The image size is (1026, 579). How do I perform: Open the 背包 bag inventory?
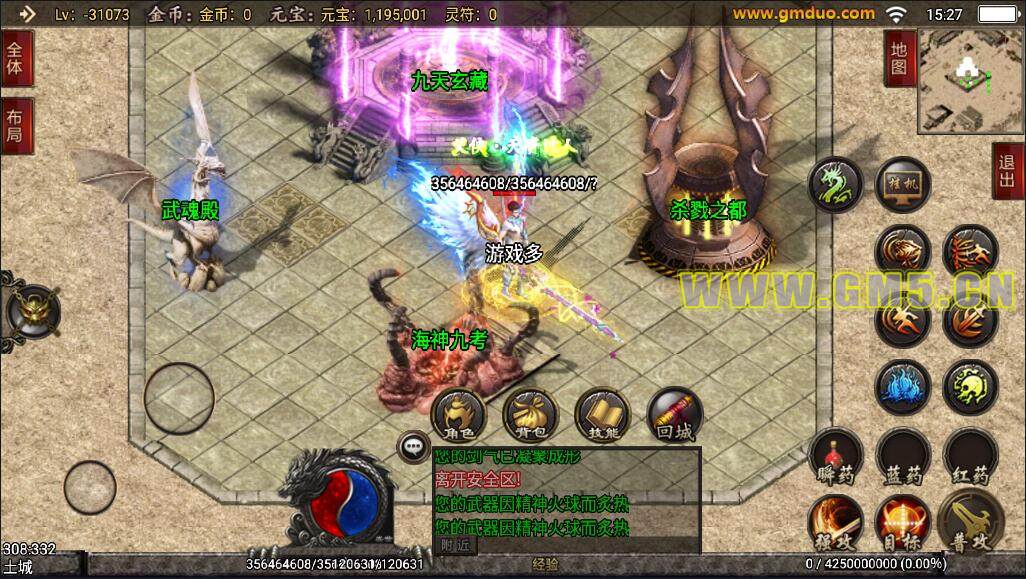[530, 415]
